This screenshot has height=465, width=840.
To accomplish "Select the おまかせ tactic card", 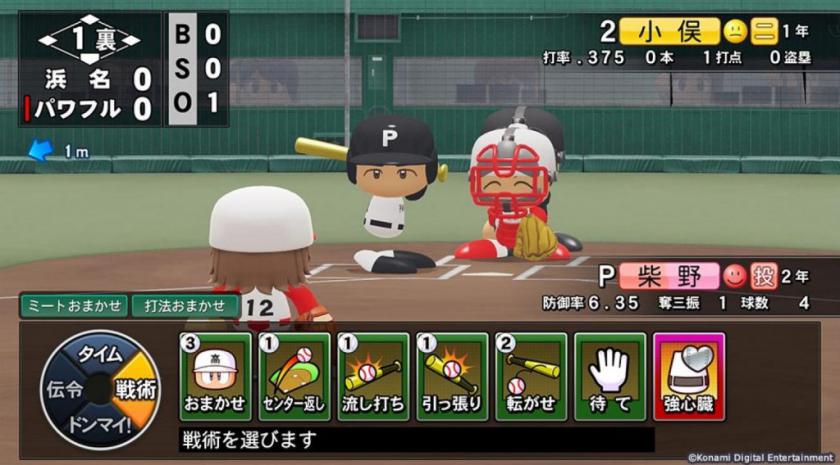I will (x=215, y=377).
